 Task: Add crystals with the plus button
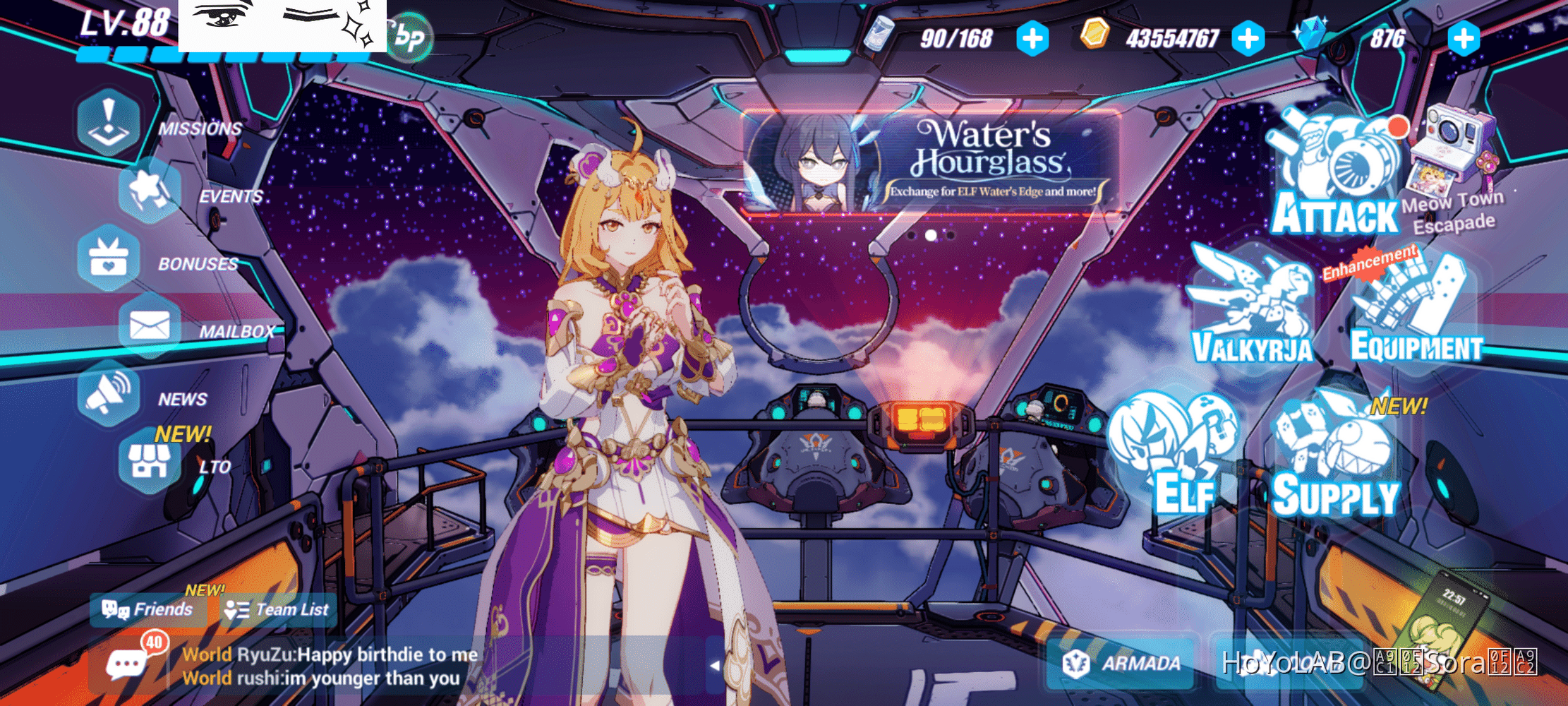1464,38
